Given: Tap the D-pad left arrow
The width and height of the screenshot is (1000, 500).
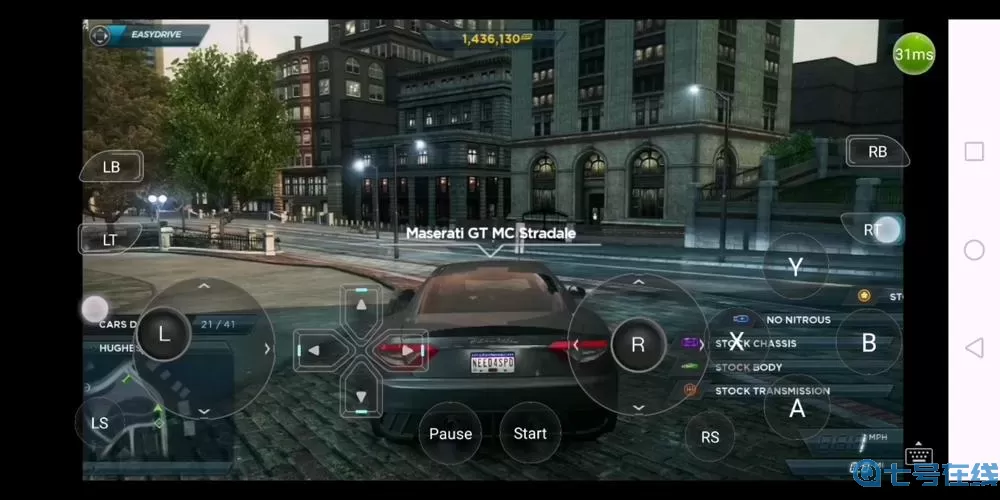Looking at the screenshot, I should pyautogui.click(x=314, y=350).
